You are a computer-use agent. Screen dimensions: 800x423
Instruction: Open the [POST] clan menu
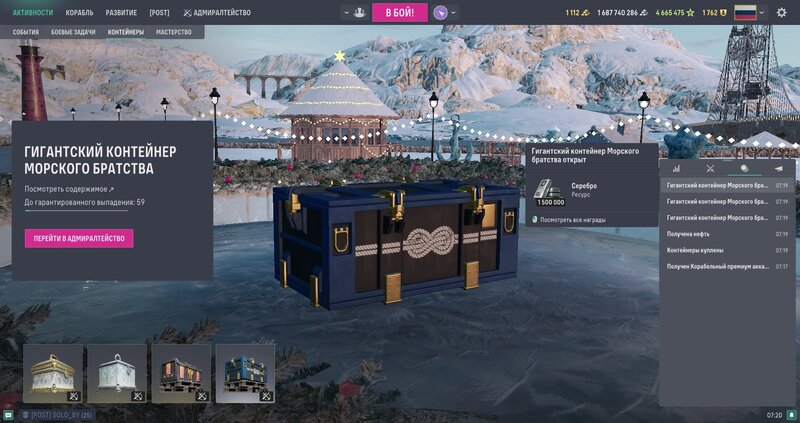pos(159,13)
